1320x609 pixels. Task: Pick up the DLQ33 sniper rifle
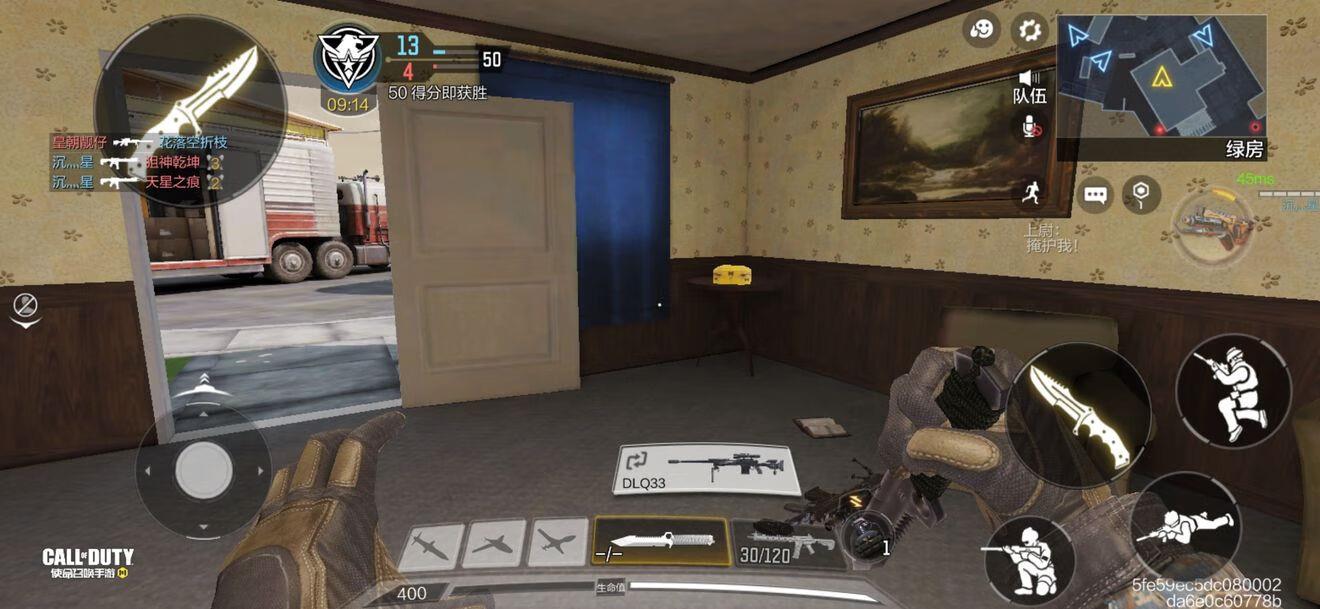coord(708,469)
